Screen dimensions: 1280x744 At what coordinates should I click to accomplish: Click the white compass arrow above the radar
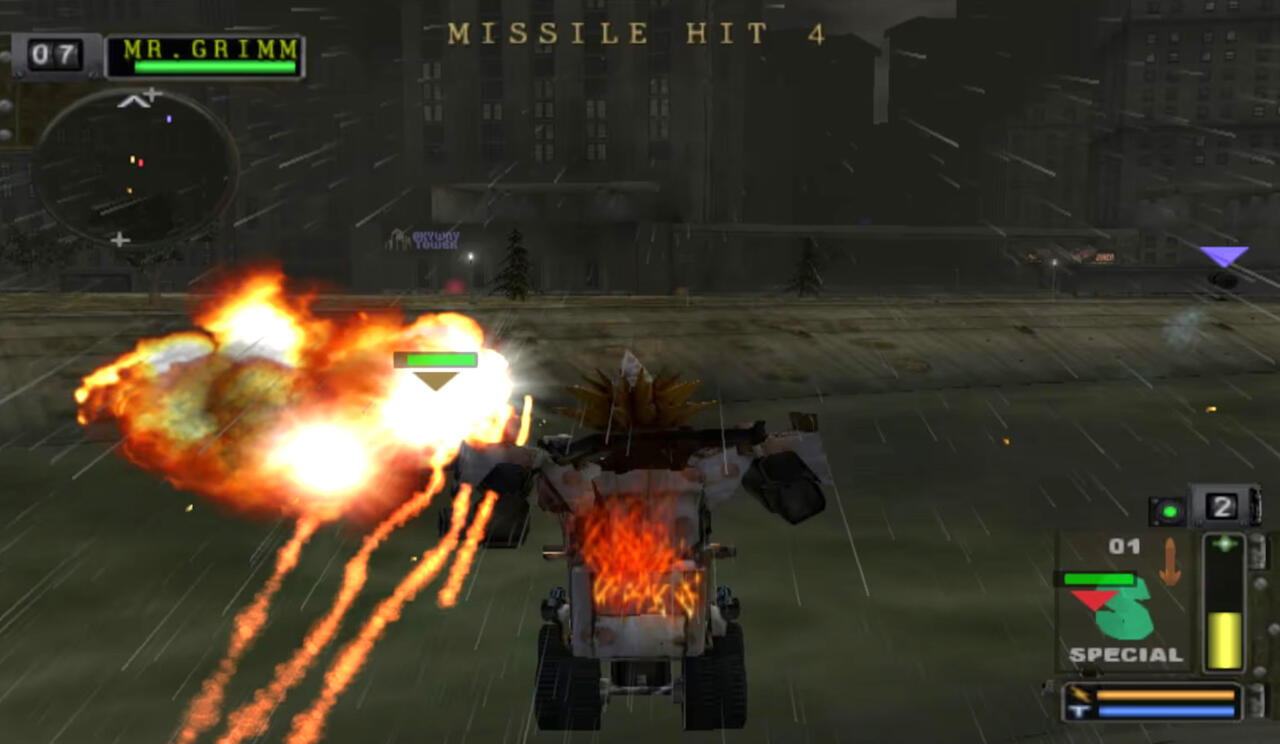133,101
